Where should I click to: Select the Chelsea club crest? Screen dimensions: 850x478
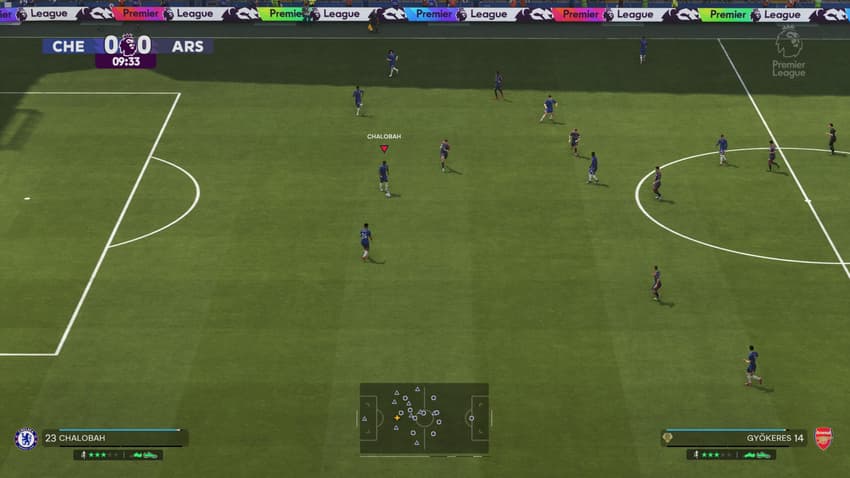26,438
